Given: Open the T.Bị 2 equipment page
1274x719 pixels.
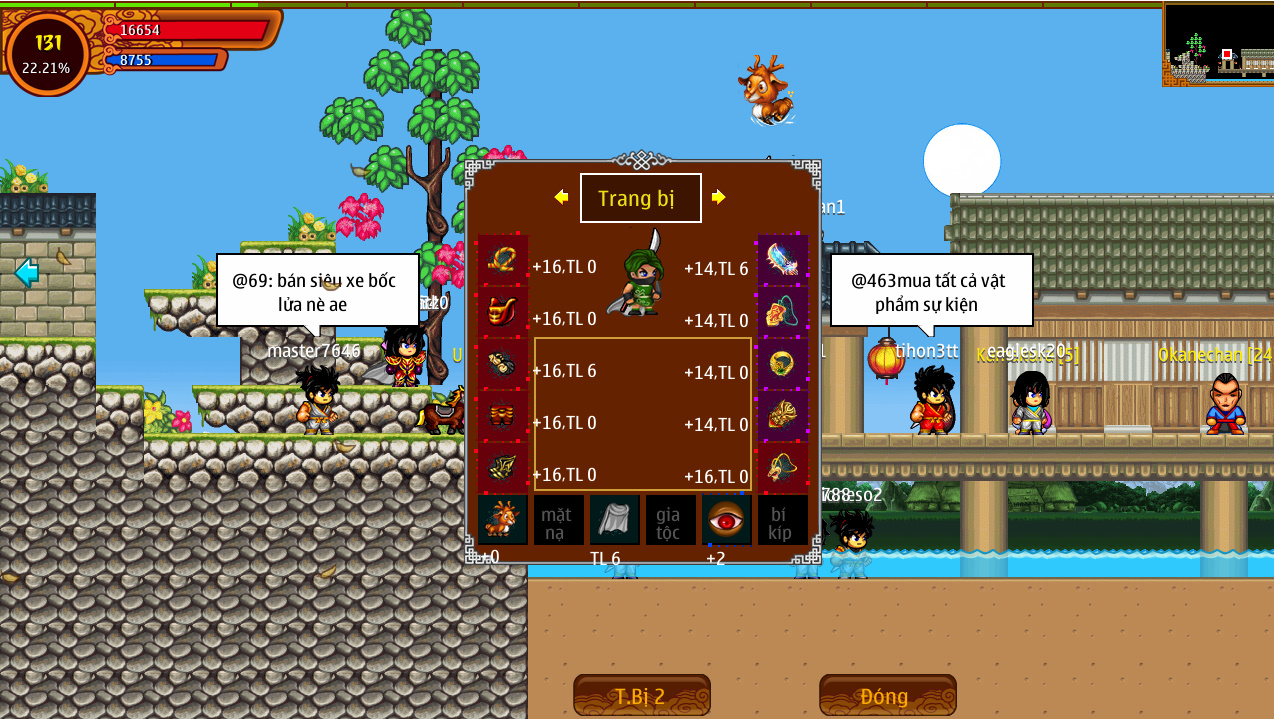Looking at the screenshot, I should [641, 696].
